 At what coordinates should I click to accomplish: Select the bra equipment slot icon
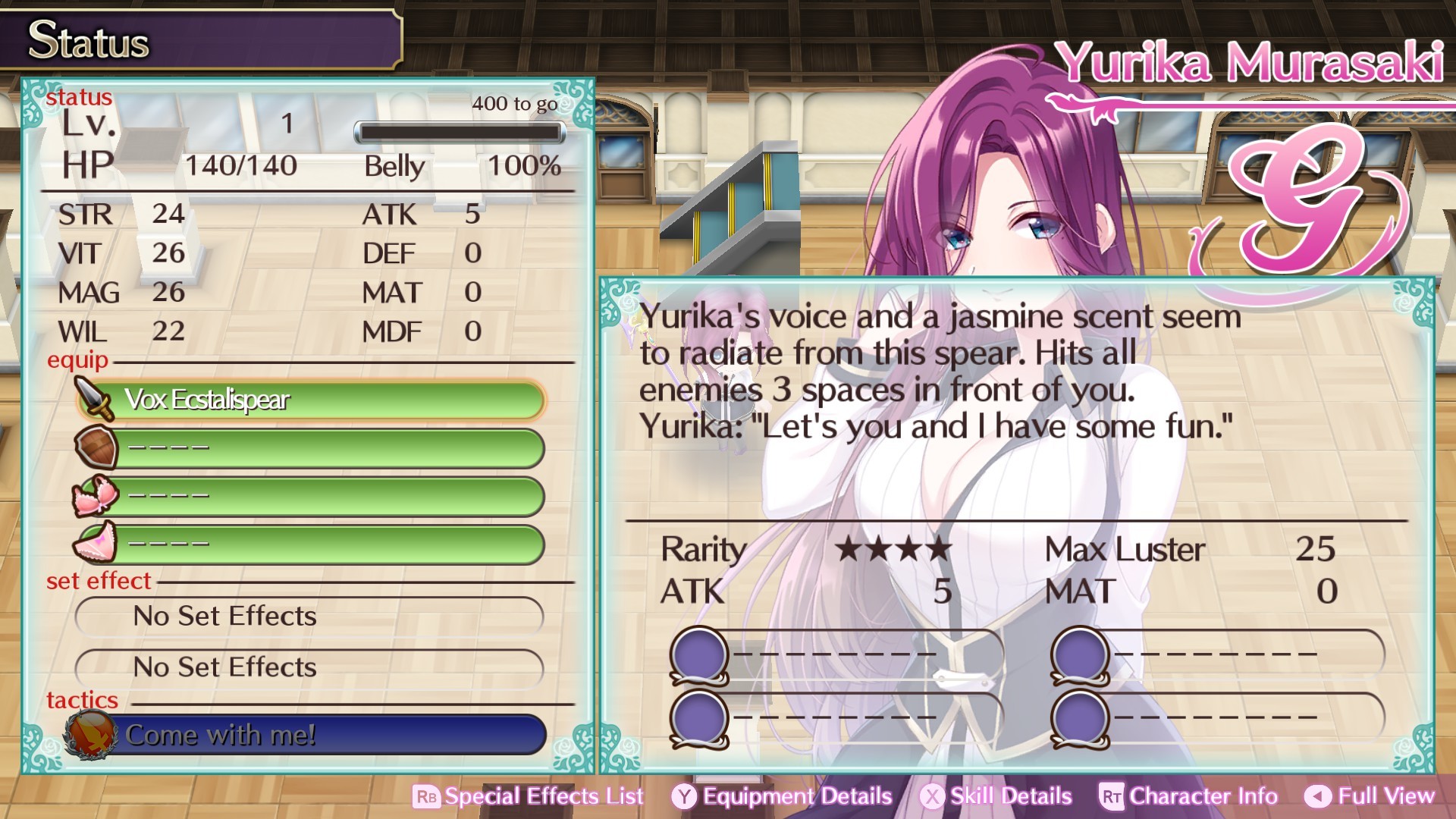point(94,495)
